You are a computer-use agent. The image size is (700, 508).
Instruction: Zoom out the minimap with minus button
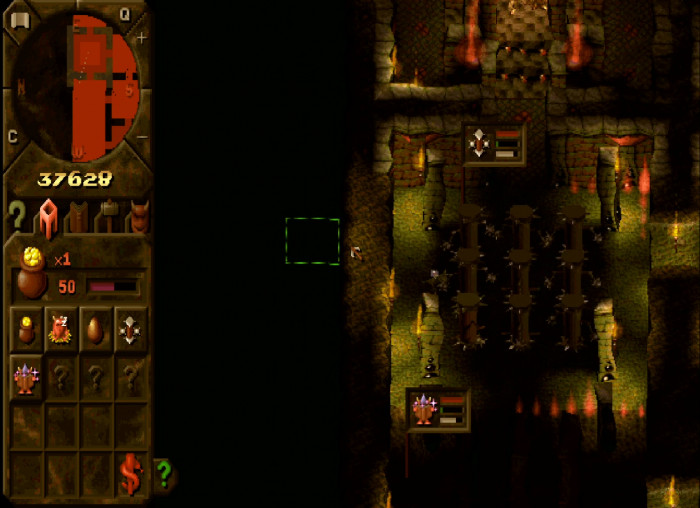click(x=142, y=137)
